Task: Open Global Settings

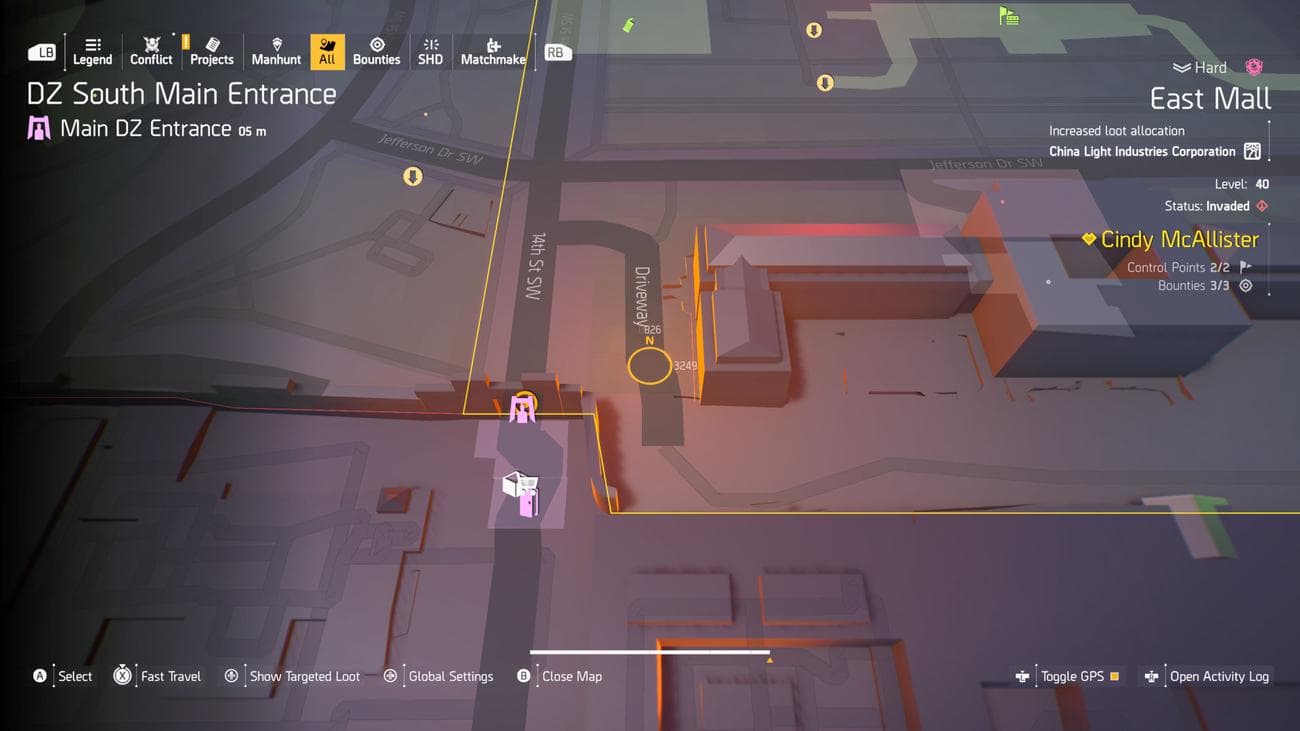Action: coord(451,676)
